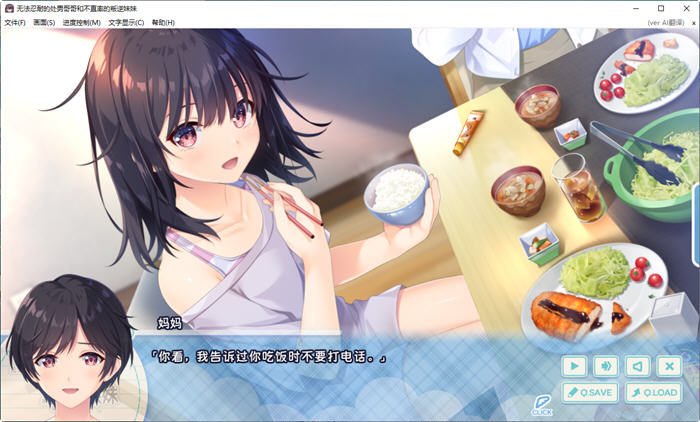The width and height of the screenshot is (700, 422).
Task: Open the 文字显示(C) menu
Action: (126, 22)
